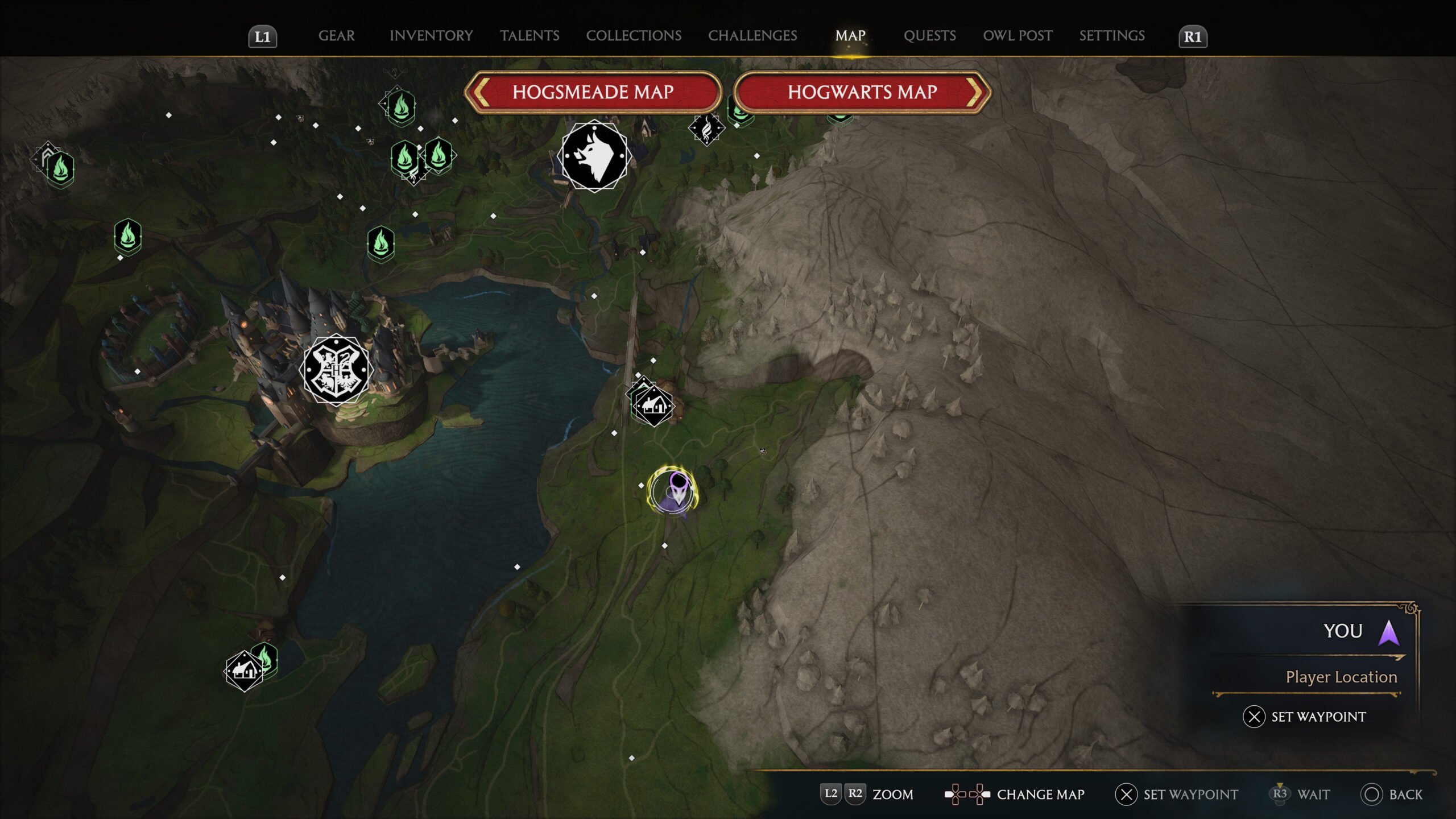
Task: Switch to the Hogwarts Map
Action: pos(862,92)
